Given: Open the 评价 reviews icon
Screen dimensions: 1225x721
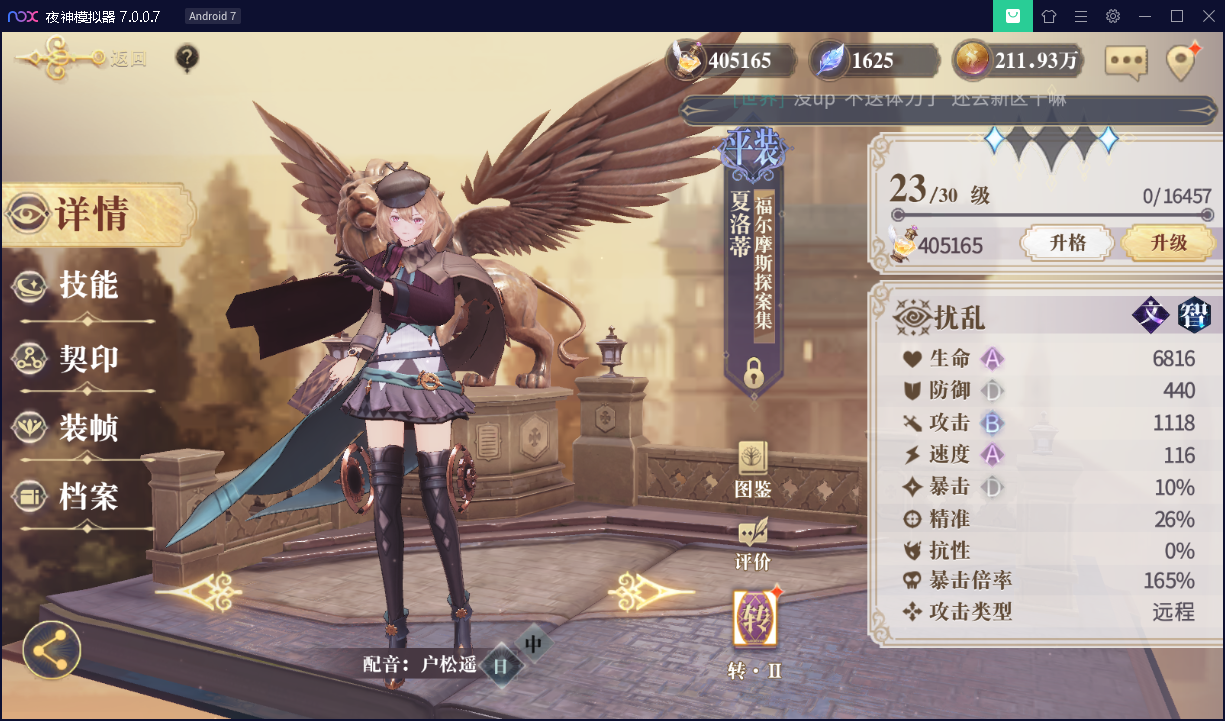Looking at the screenshot, I should click(x=753, y=544).
